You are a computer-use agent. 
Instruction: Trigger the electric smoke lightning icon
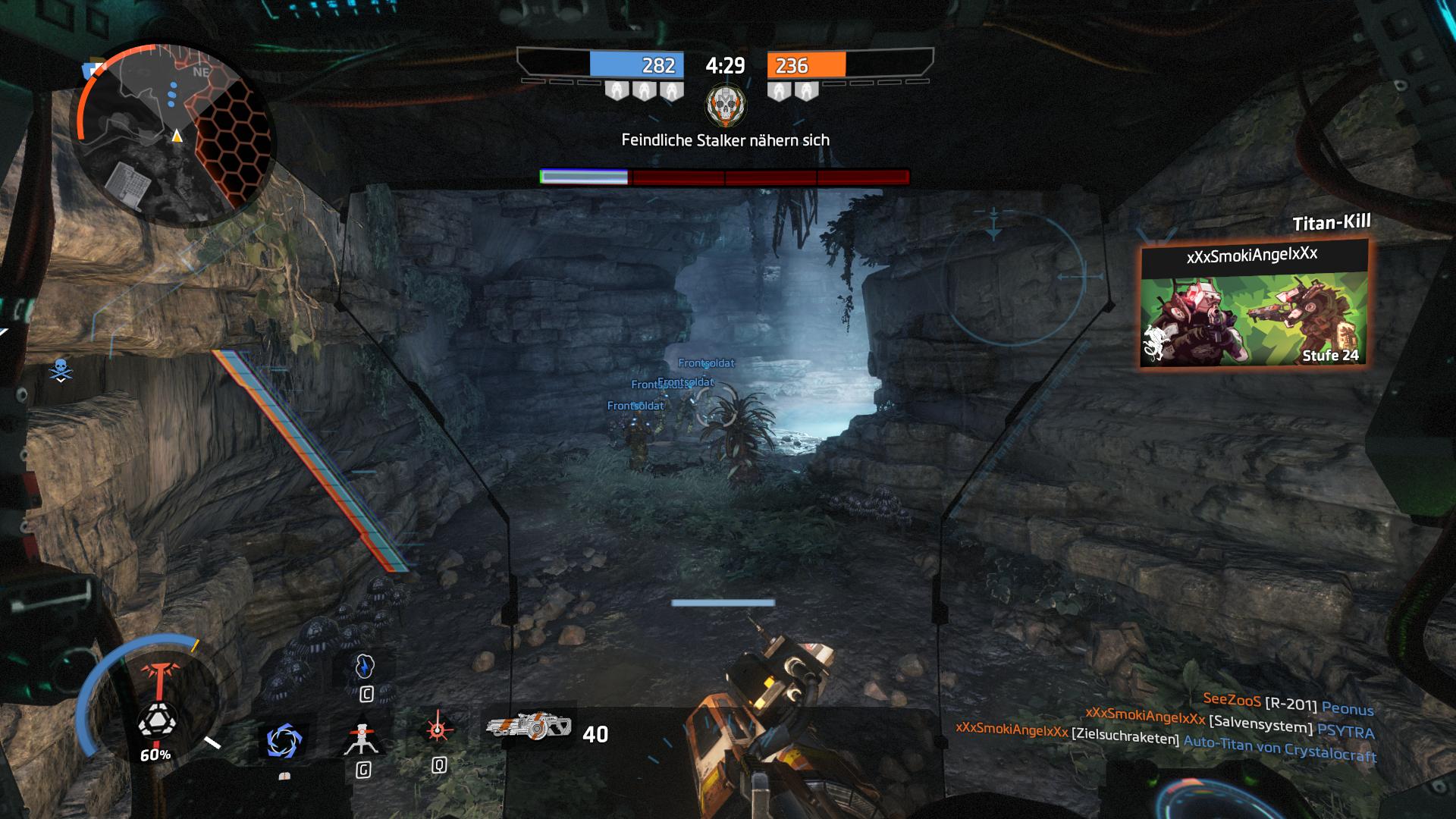point(365,666)
